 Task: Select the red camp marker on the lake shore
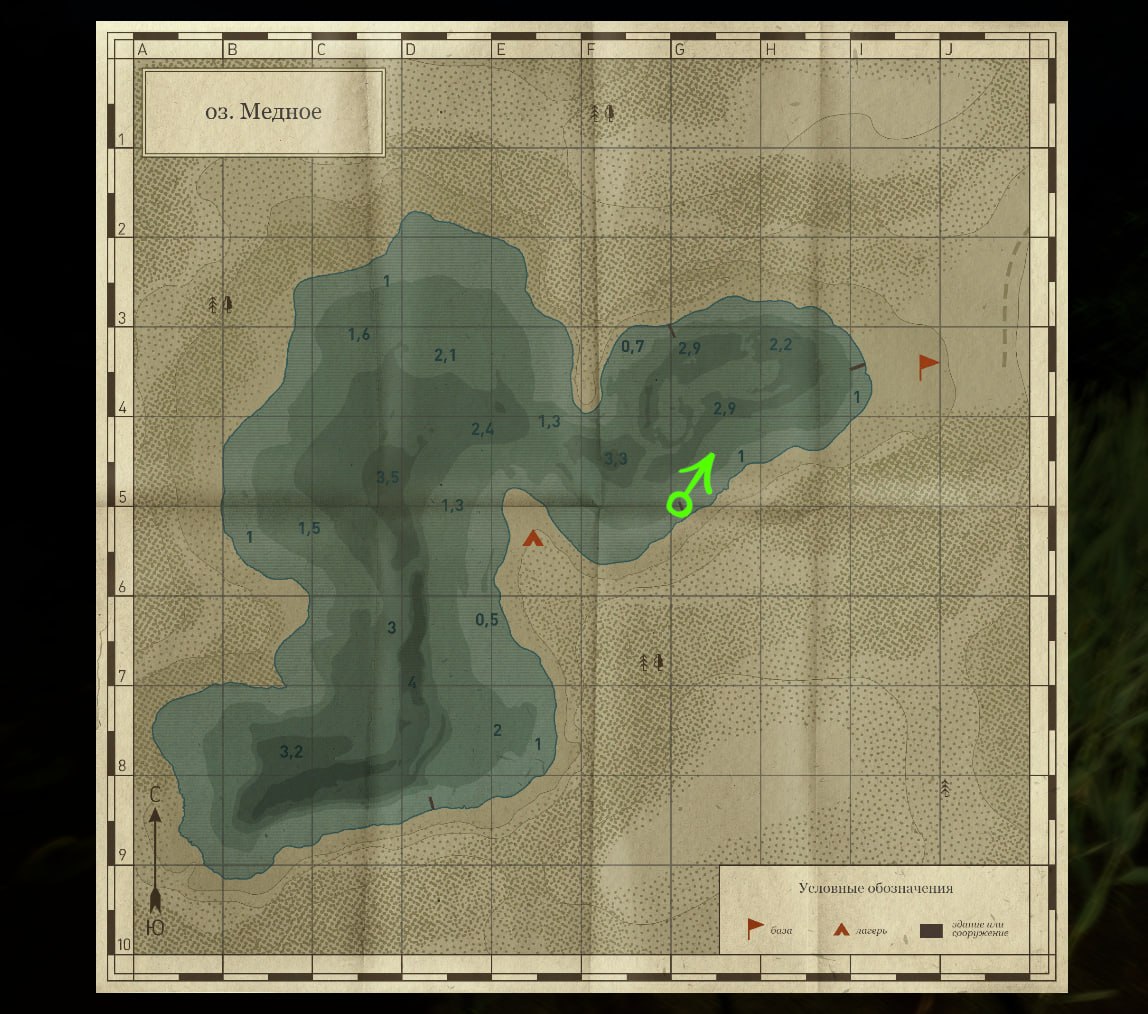(533, 539)
